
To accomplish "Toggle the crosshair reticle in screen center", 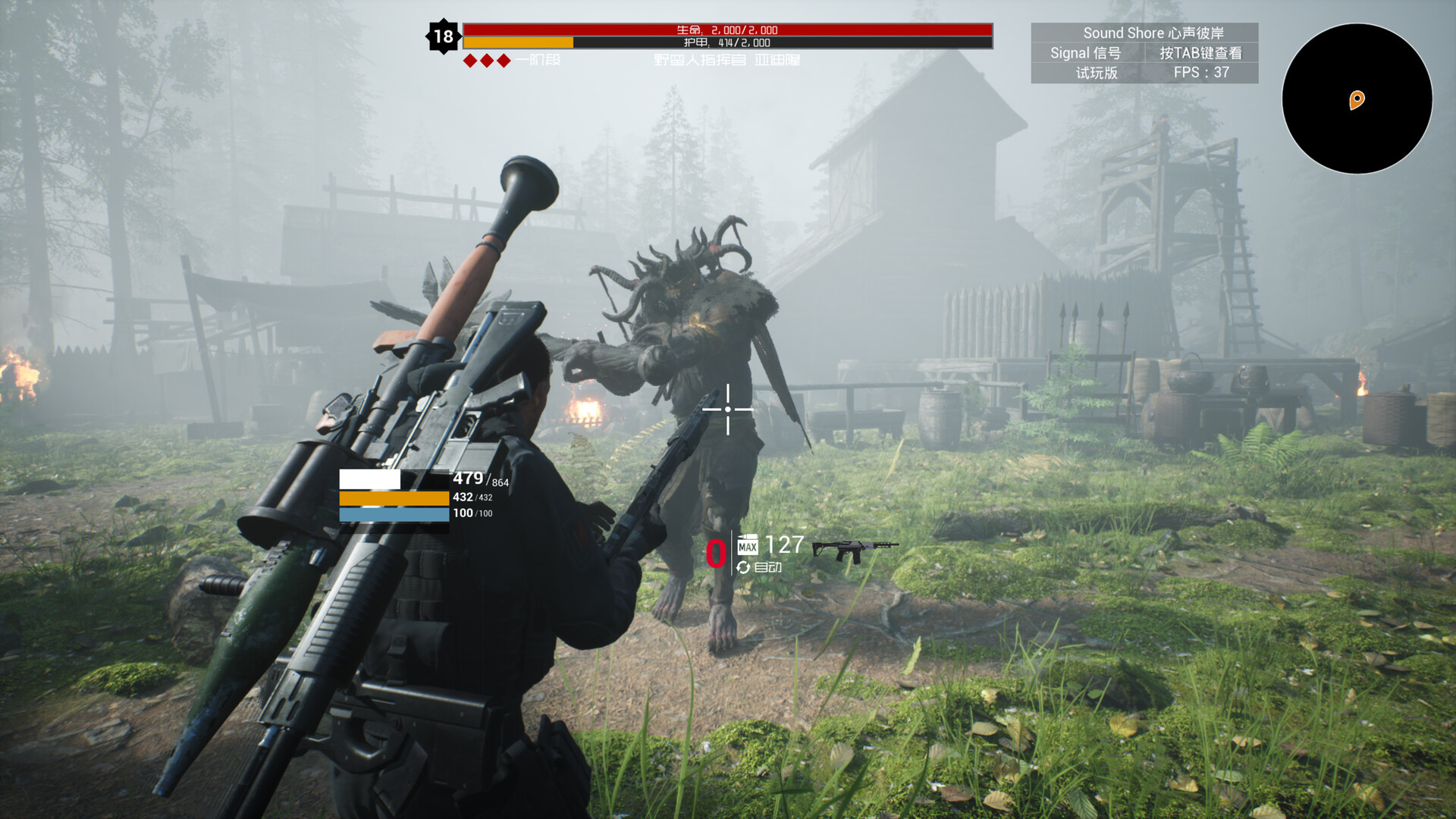I will 726,409.
